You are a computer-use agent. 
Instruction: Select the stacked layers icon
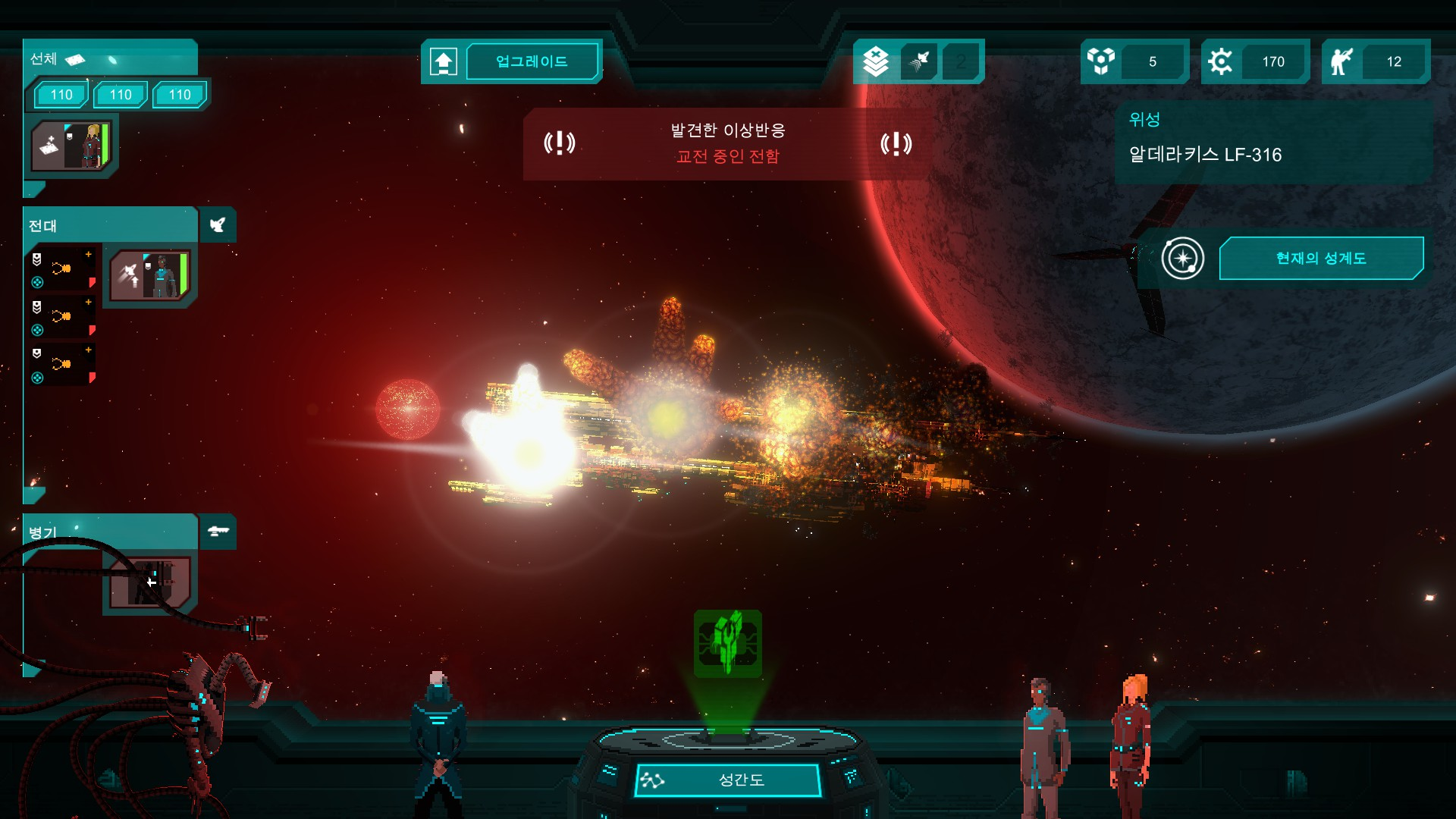tap(876, 61)
